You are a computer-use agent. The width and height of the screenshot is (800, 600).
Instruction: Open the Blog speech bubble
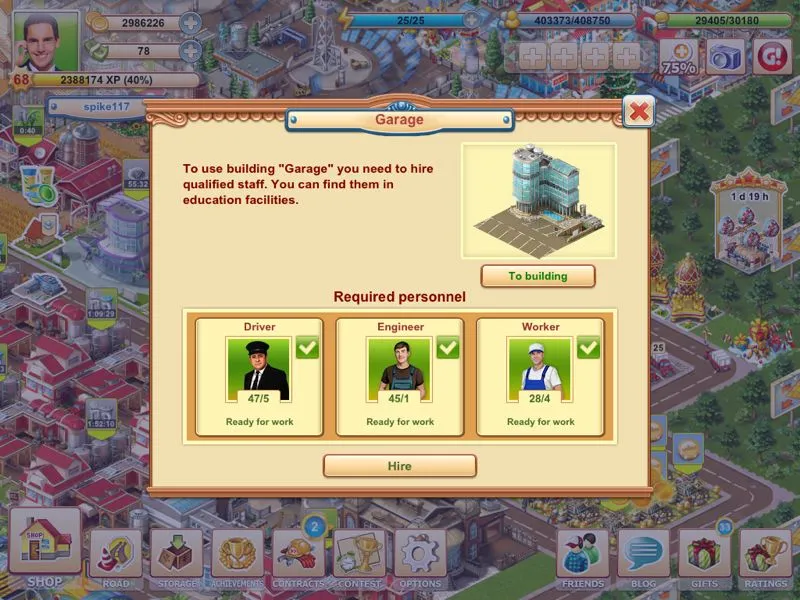click(x=643, y=556)
